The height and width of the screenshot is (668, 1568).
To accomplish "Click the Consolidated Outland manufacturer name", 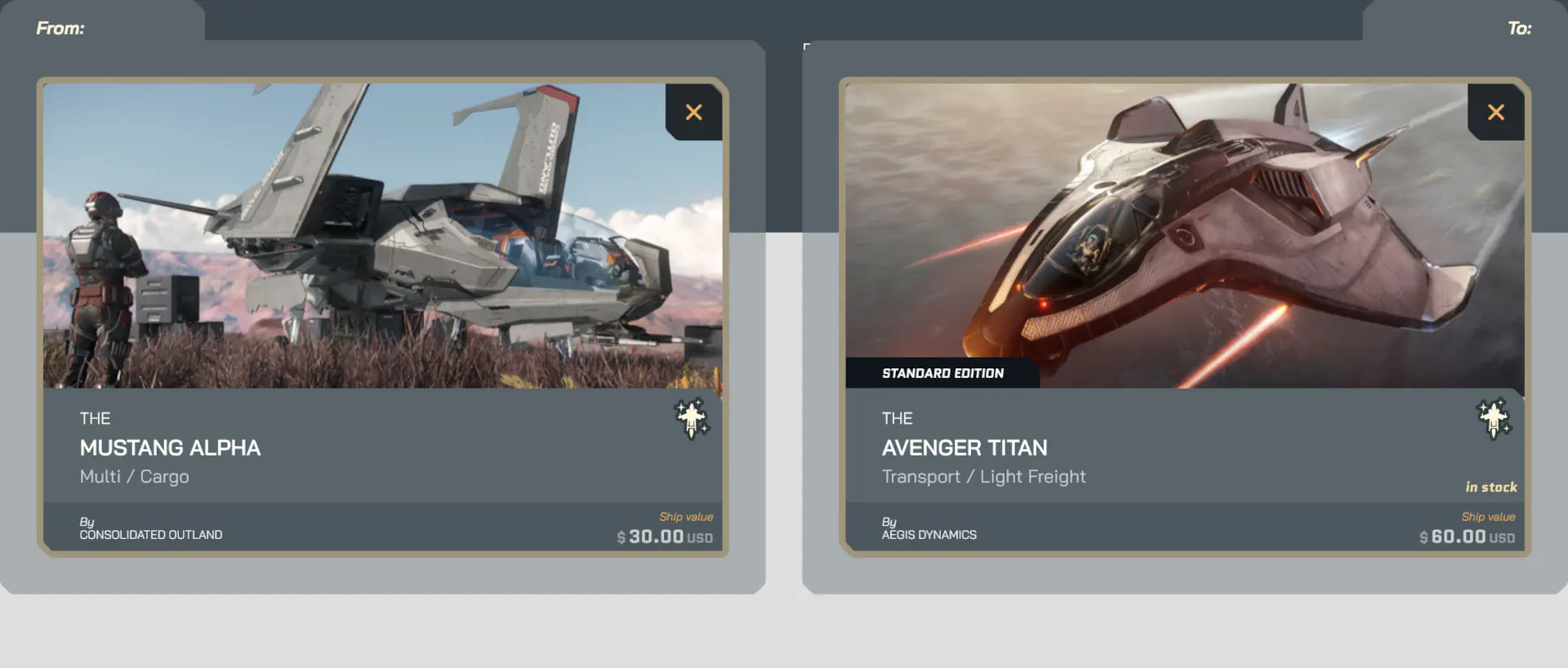I will click(x=151, y=535).
